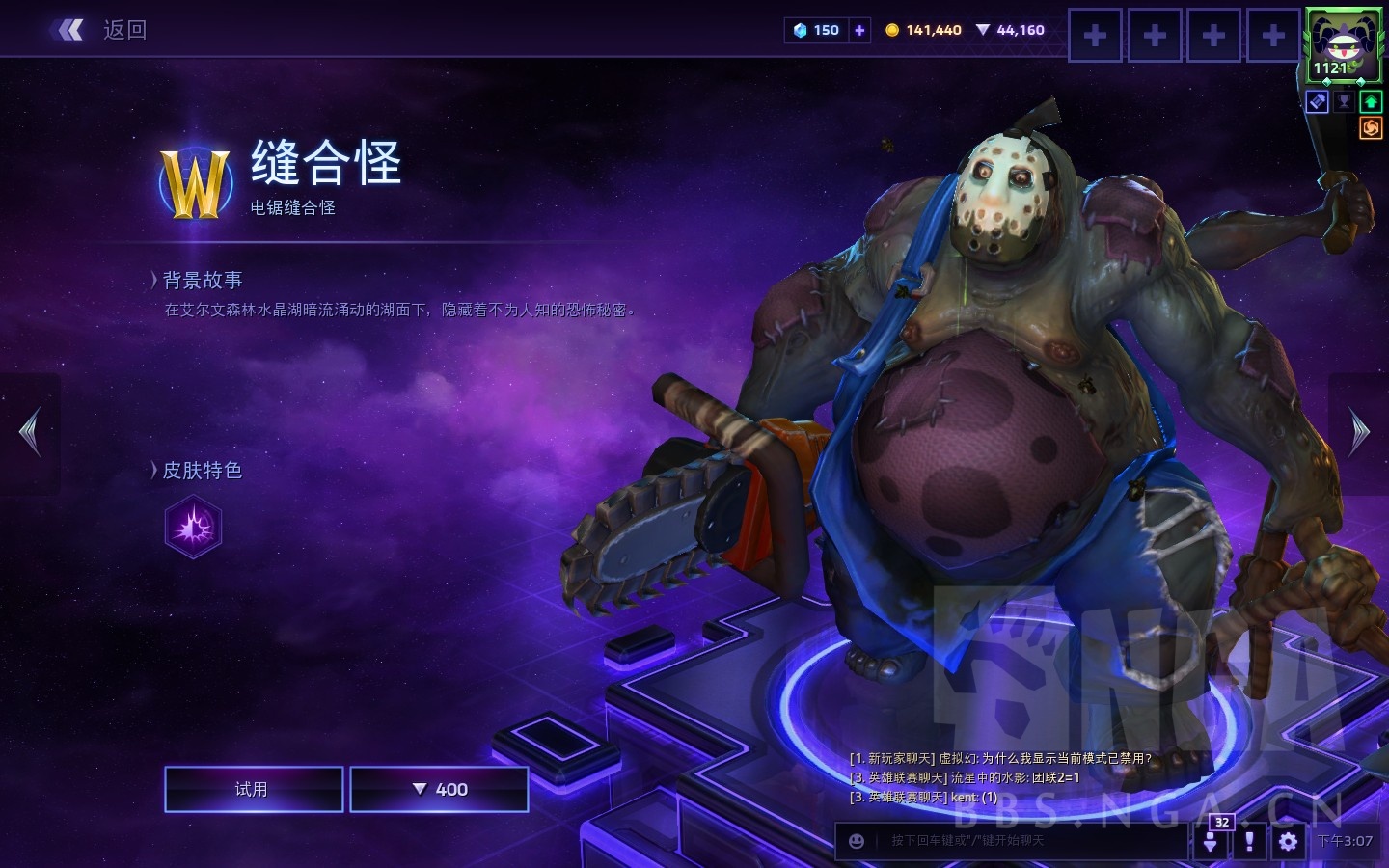
Task: Click the green upgrade arrow icon
Action: tap(1370, 101)
